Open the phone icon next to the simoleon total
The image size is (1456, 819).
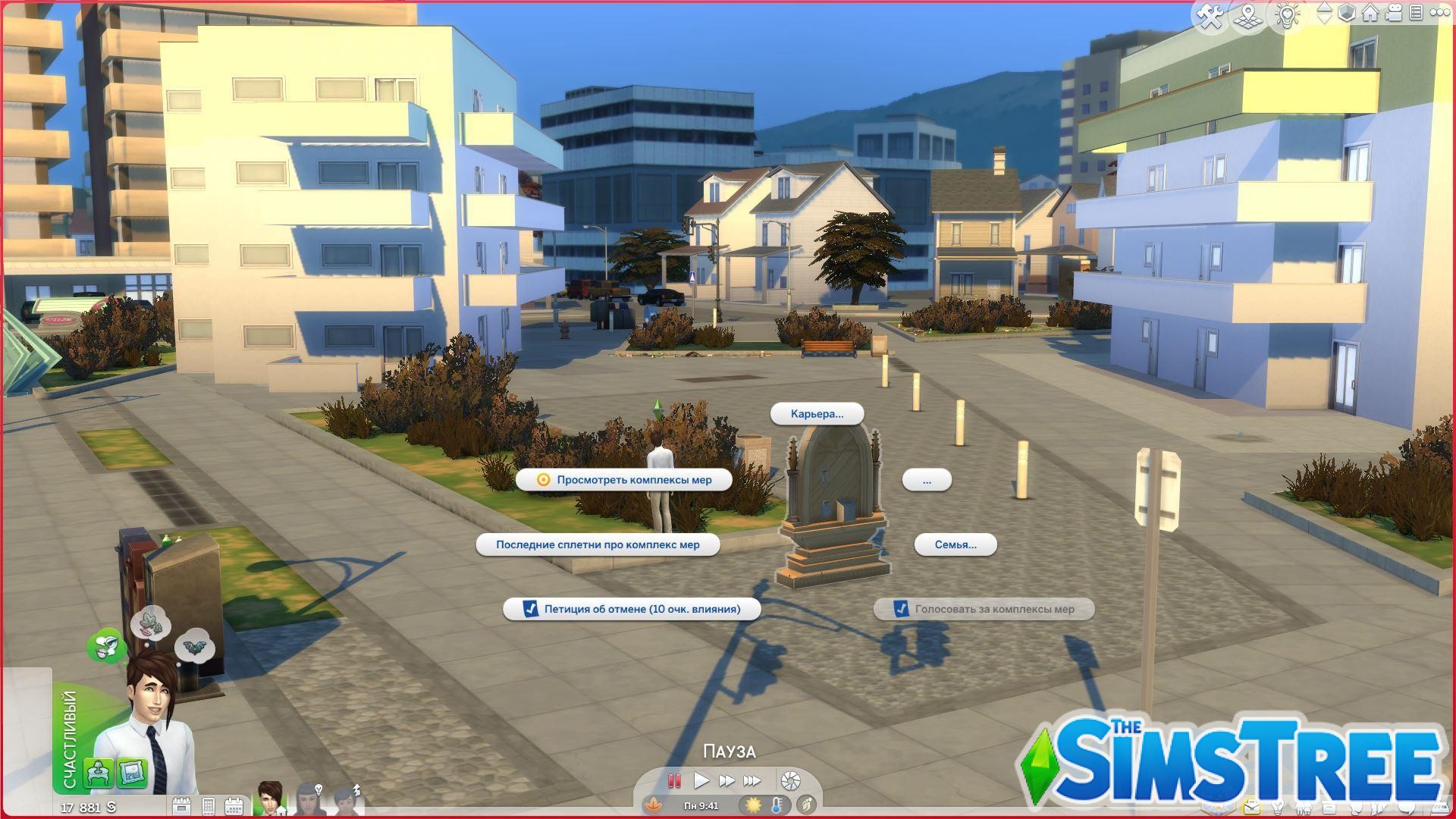point(209,805)
